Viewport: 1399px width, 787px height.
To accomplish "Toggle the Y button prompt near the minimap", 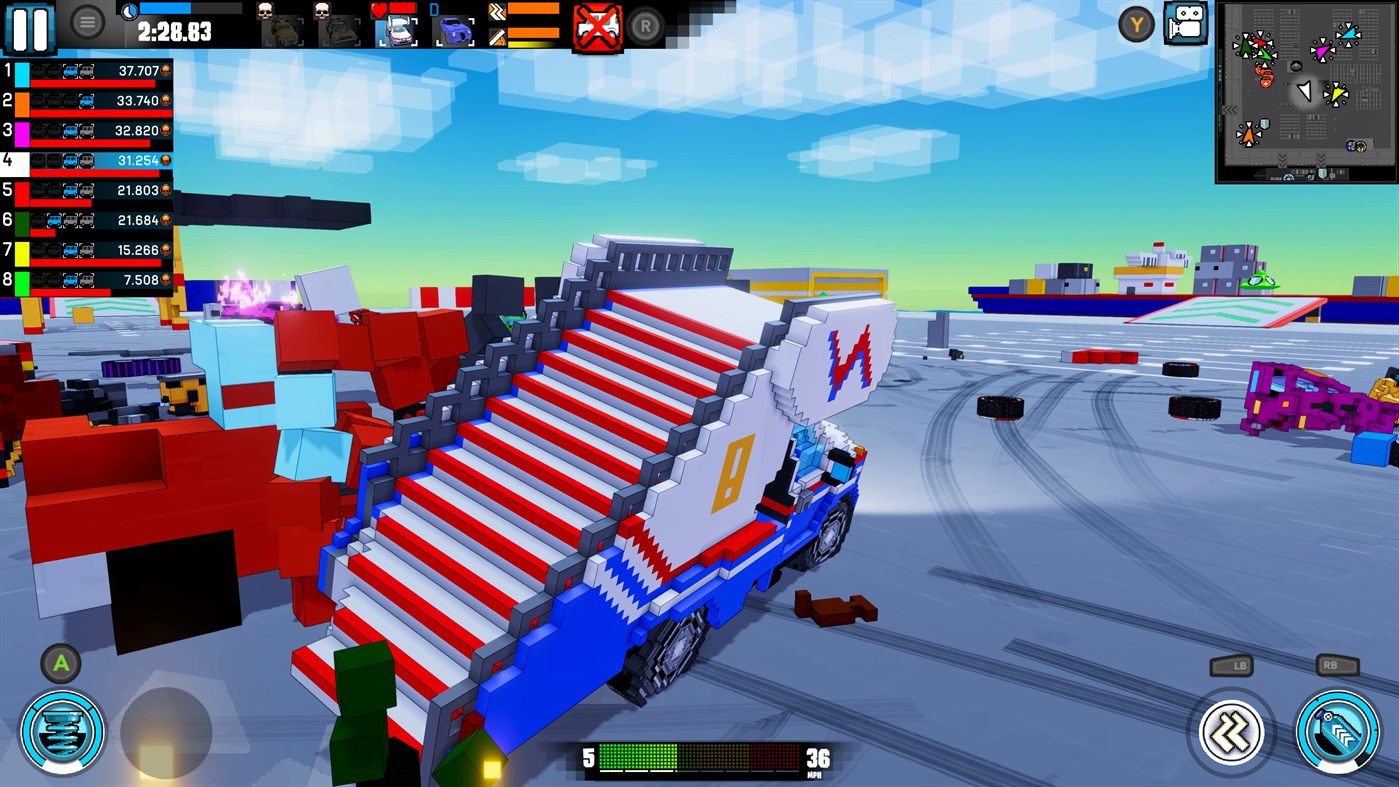I will coord(1135,23).
